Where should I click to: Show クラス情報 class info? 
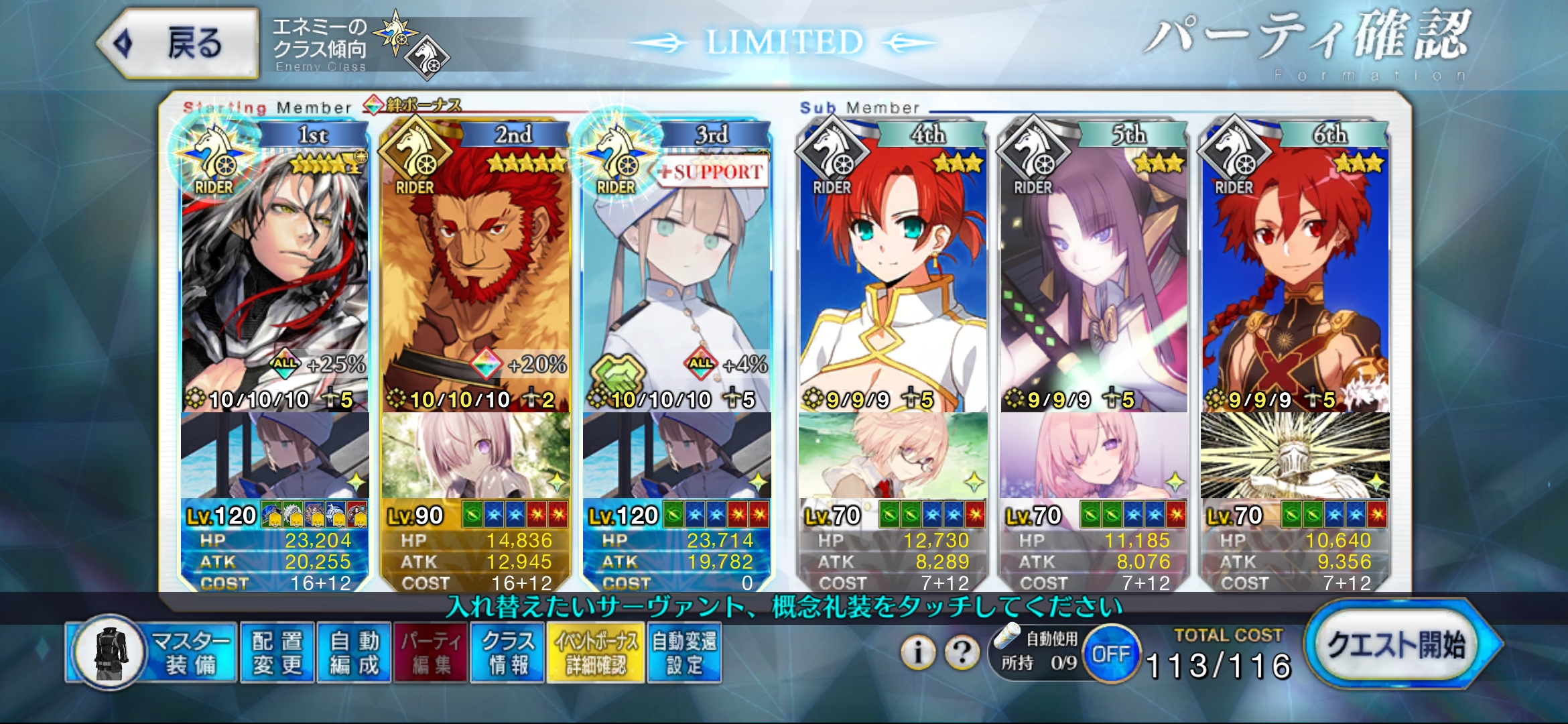point(507,652)
